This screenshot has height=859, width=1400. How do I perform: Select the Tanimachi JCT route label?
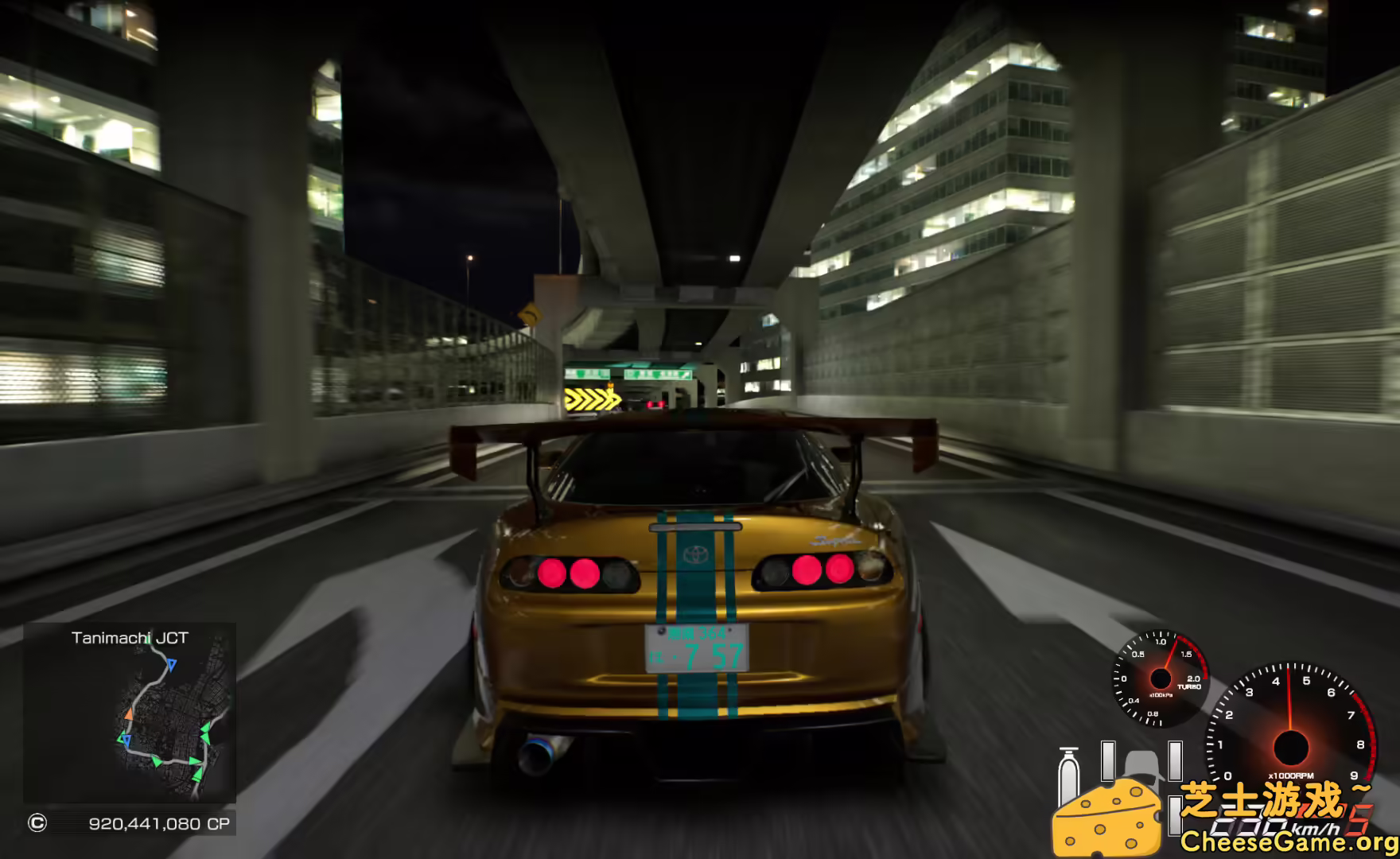tap(130, 637)
